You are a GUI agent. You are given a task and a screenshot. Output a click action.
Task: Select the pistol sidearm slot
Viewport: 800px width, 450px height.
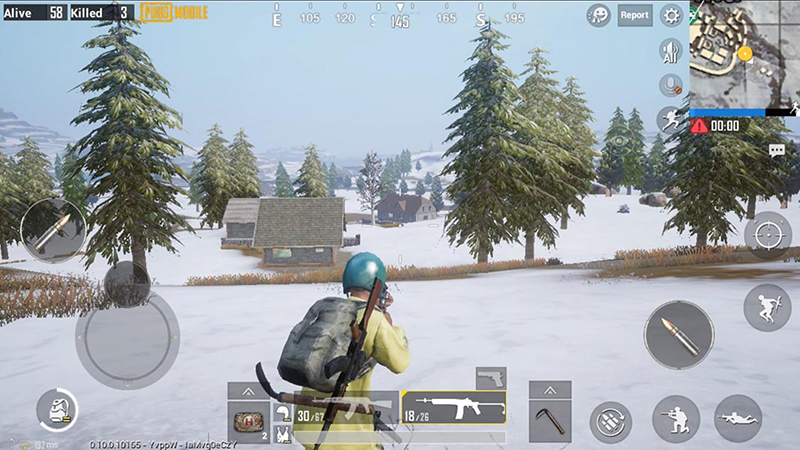pos(490,378)
